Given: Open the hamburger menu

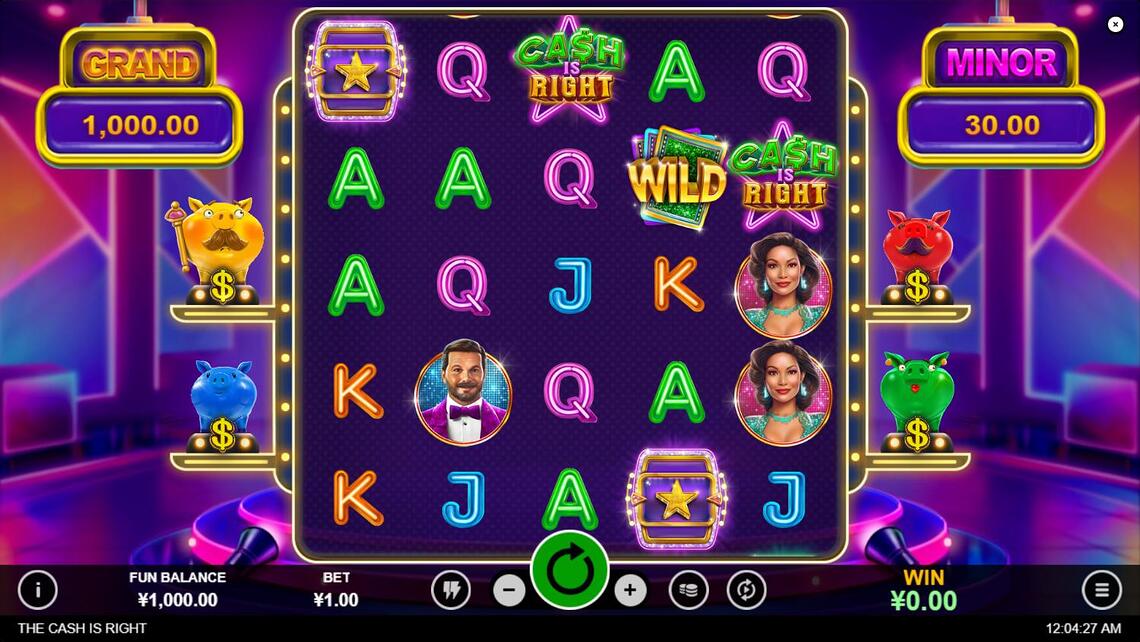Looking at the screenshot, I should (1101, 590).
